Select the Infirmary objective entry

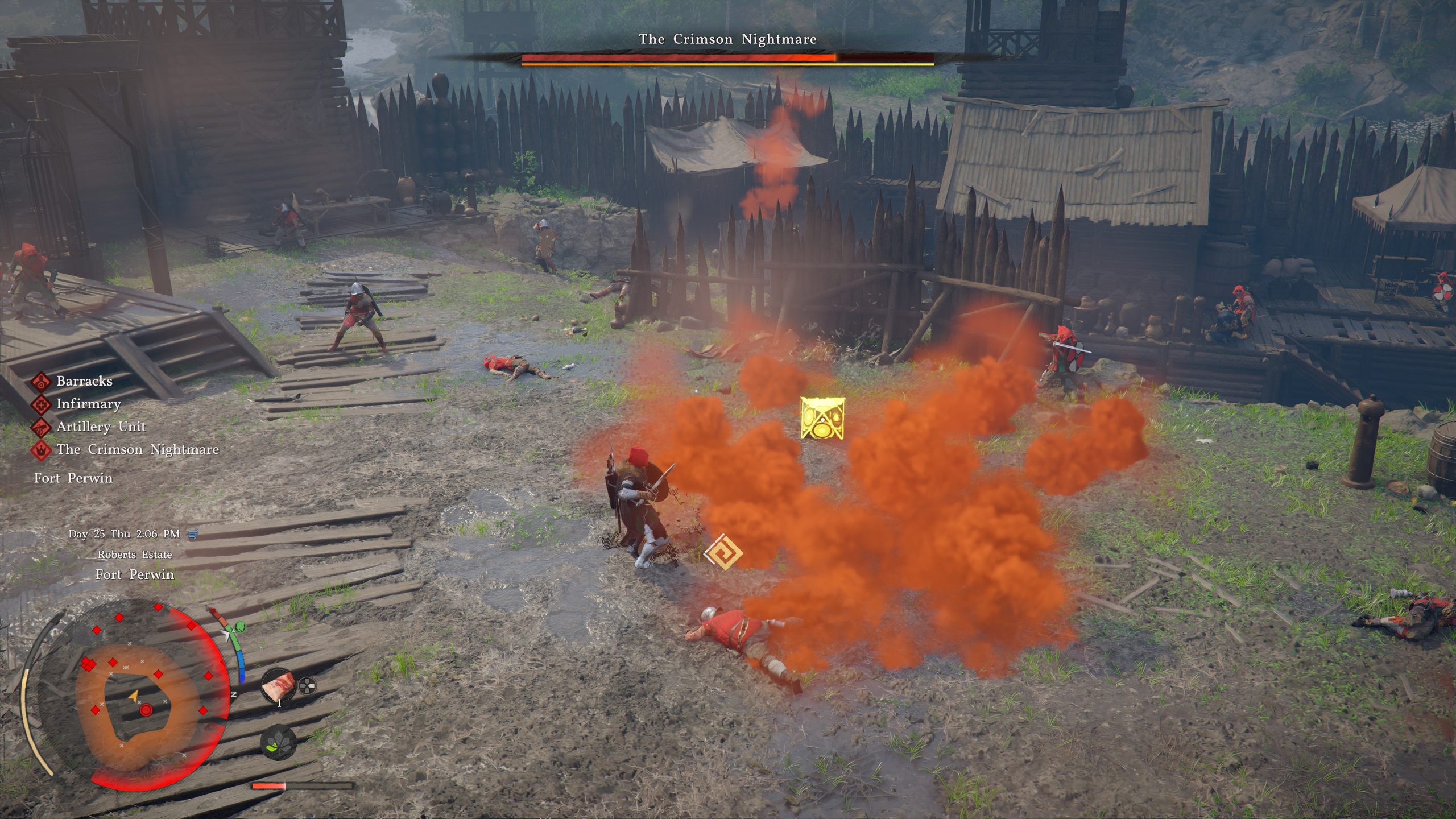(x=88, y=404)
